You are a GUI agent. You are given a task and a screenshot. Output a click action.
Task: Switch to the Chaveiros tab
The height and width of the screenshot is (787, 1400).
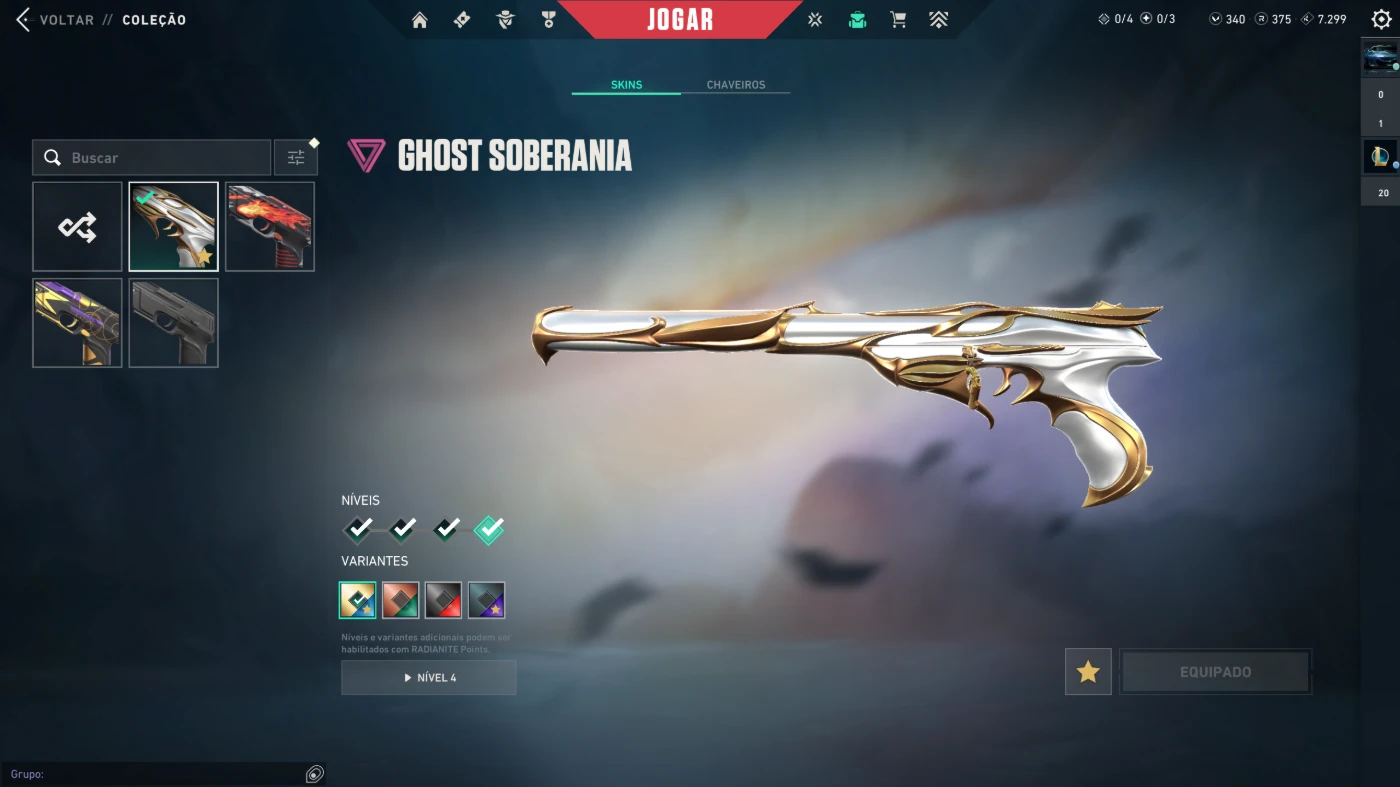point(736,85)
